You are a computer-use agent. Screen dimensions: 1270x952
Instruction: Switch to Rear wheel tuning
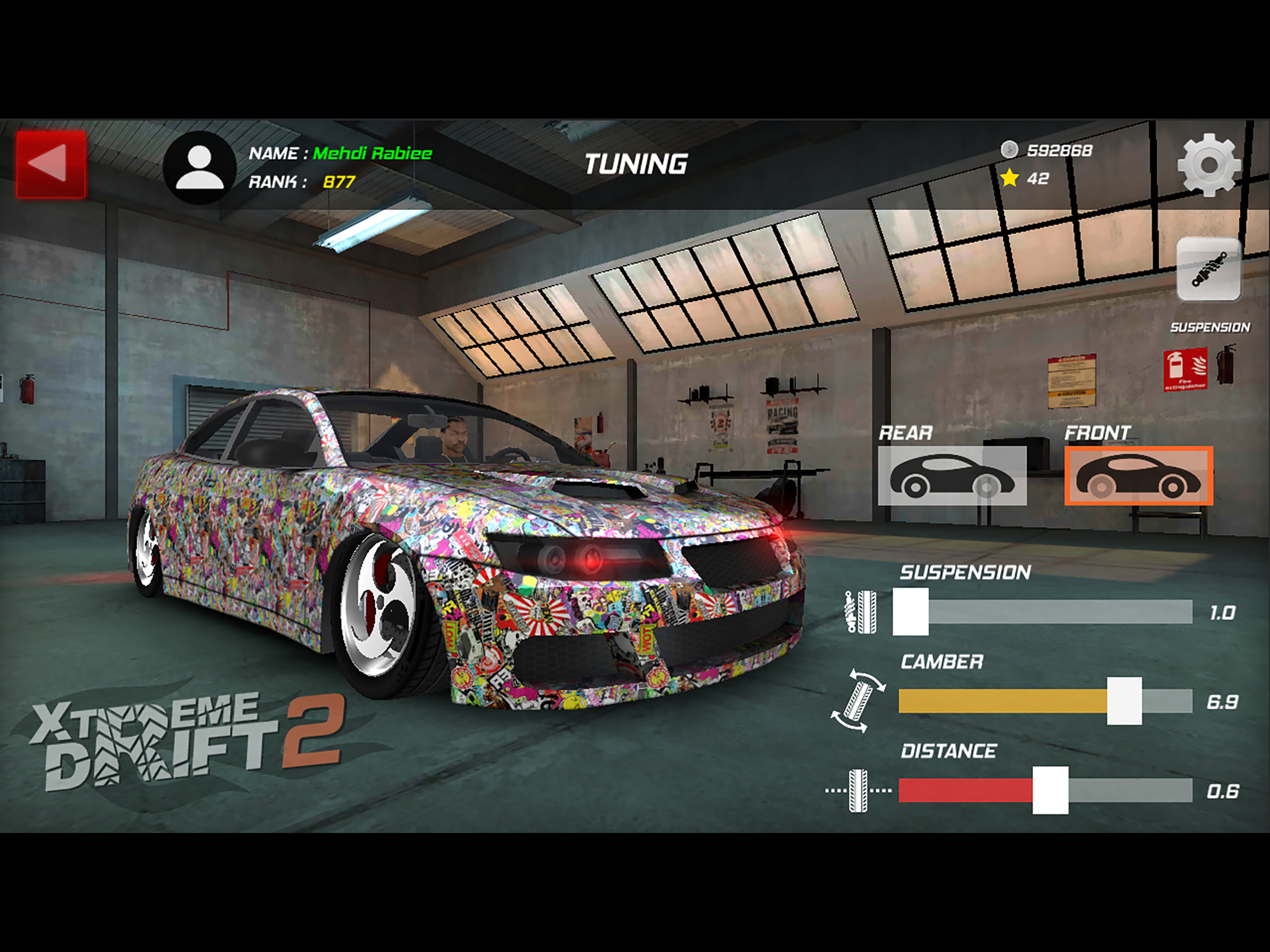(952, 476)
